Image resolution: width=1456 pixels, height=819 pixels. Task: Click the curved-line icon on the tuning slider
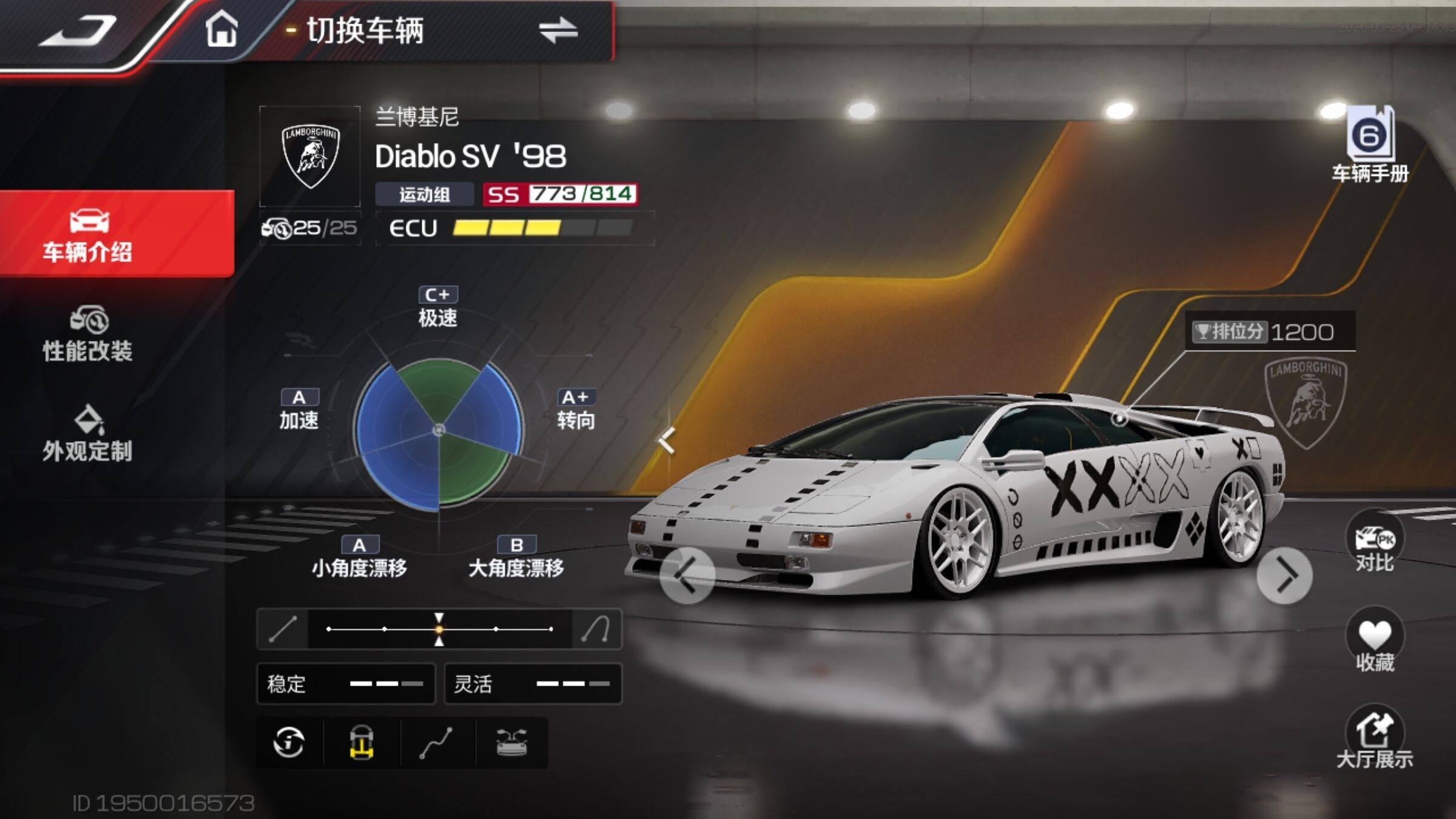[596, 629]
